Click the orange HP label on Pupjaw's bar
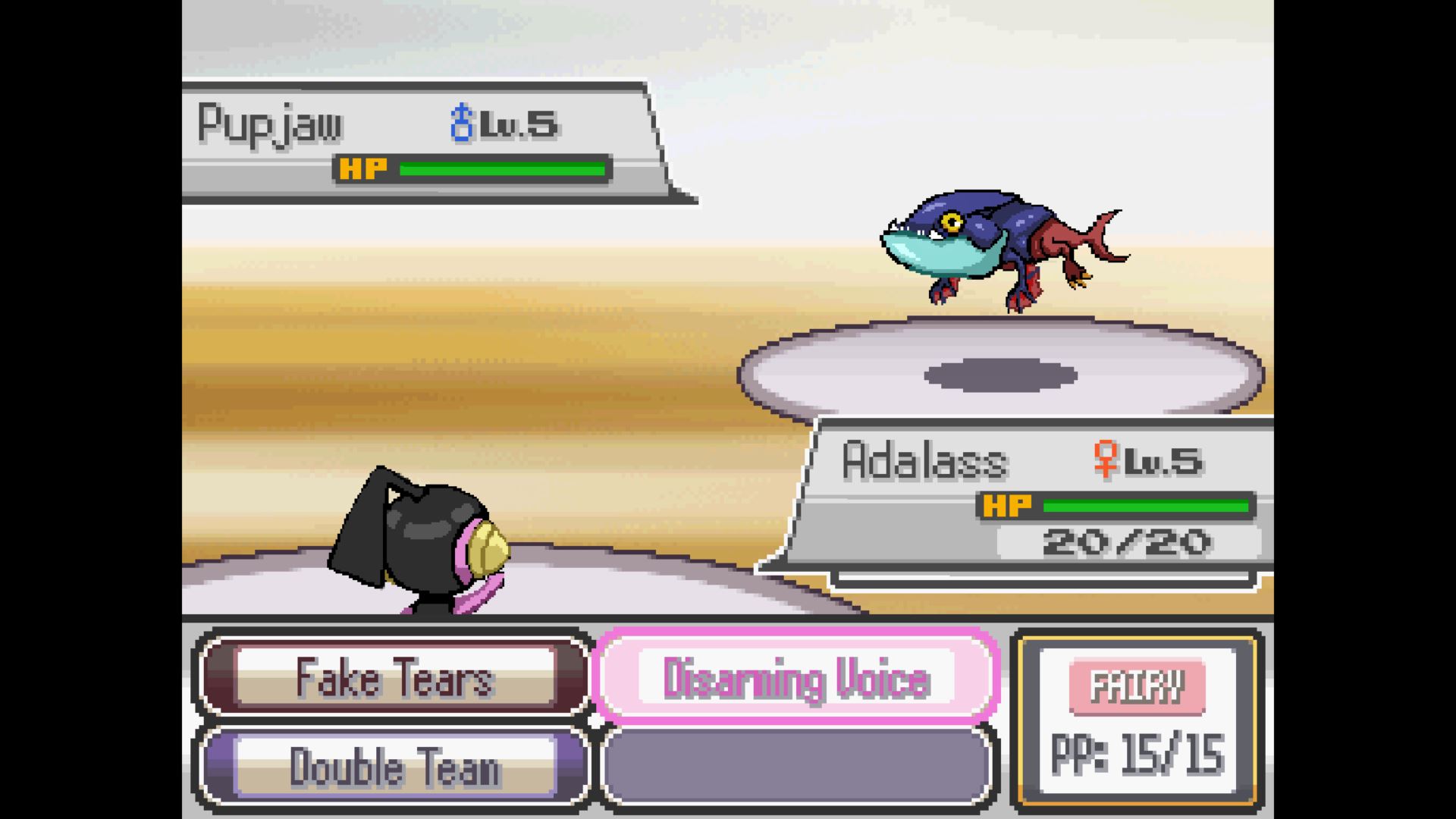This screenshot has width=1456, height=819. click(x=364, y=168)
